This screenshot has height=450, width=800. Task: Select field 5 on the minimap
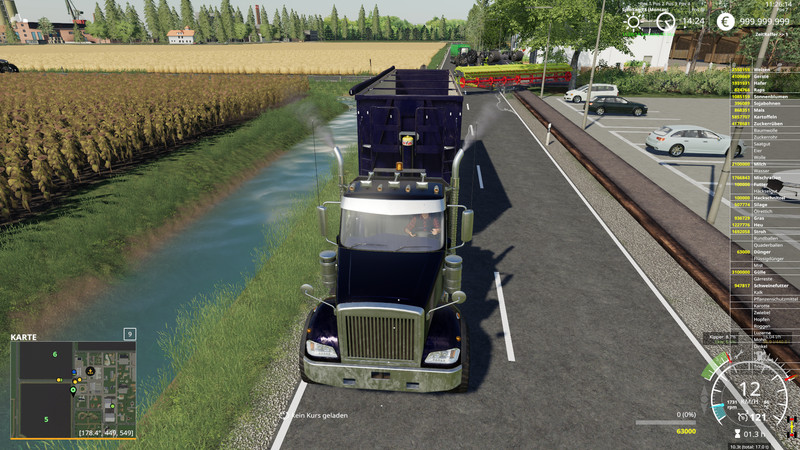(45, 420)
